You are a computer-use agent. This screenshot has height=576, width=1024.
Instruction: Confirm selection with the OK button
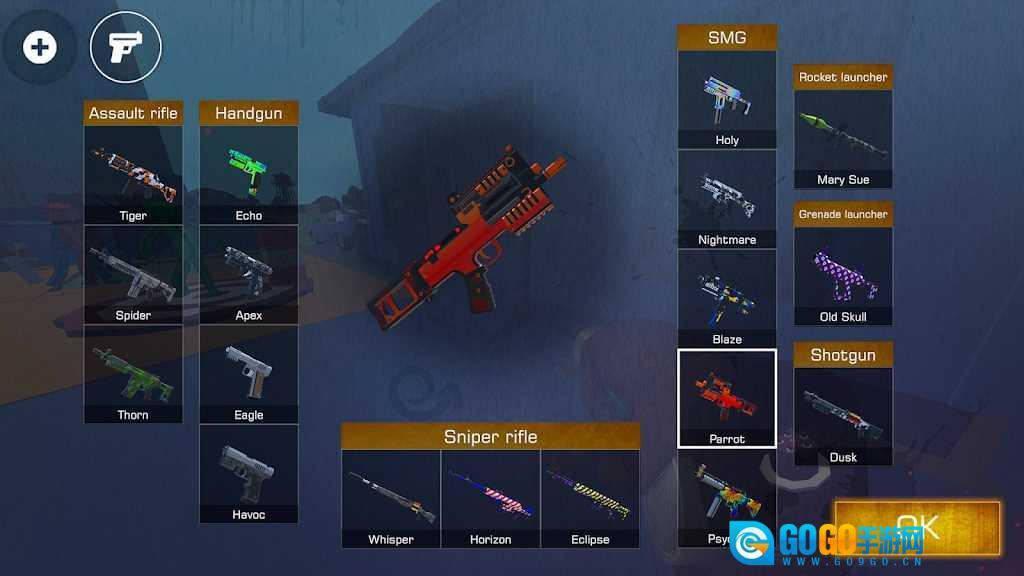click(917, 526)
